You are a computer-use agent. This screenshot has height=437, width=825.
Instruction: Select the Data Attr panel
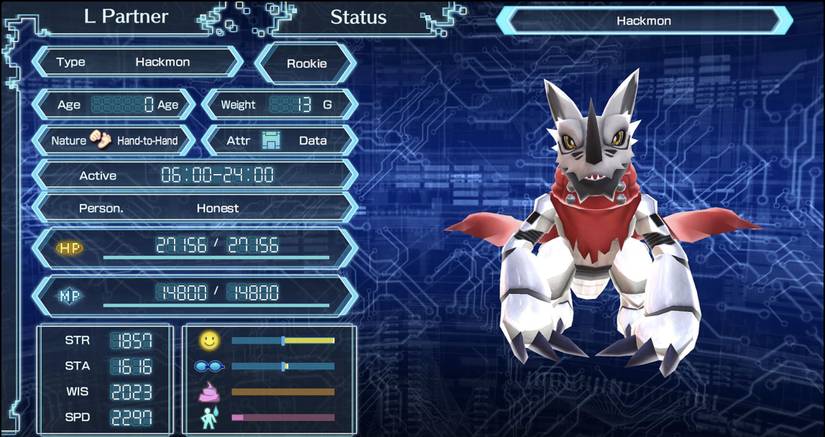point(279,141)
